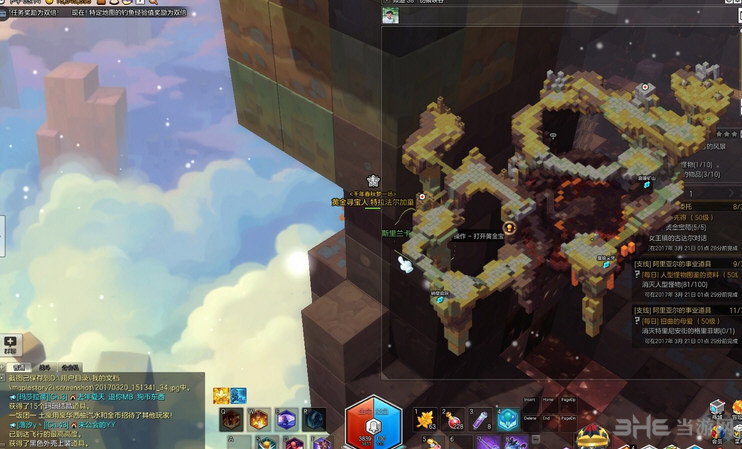Open the second chat channel tab

[x=45, y=367]
